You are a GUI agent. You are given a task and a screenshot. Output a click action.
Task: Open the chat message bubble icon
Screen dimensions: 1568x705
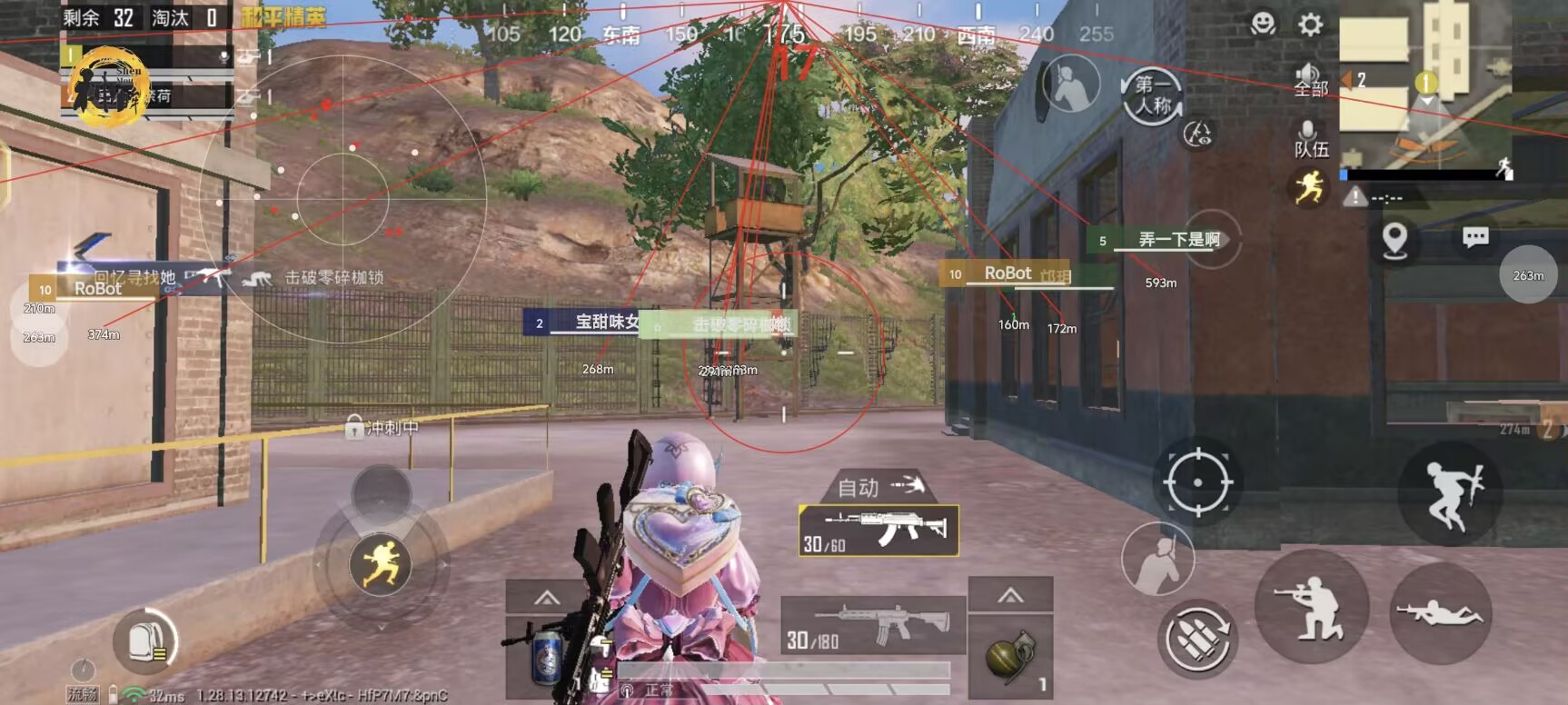click(x=1474, y=234)
